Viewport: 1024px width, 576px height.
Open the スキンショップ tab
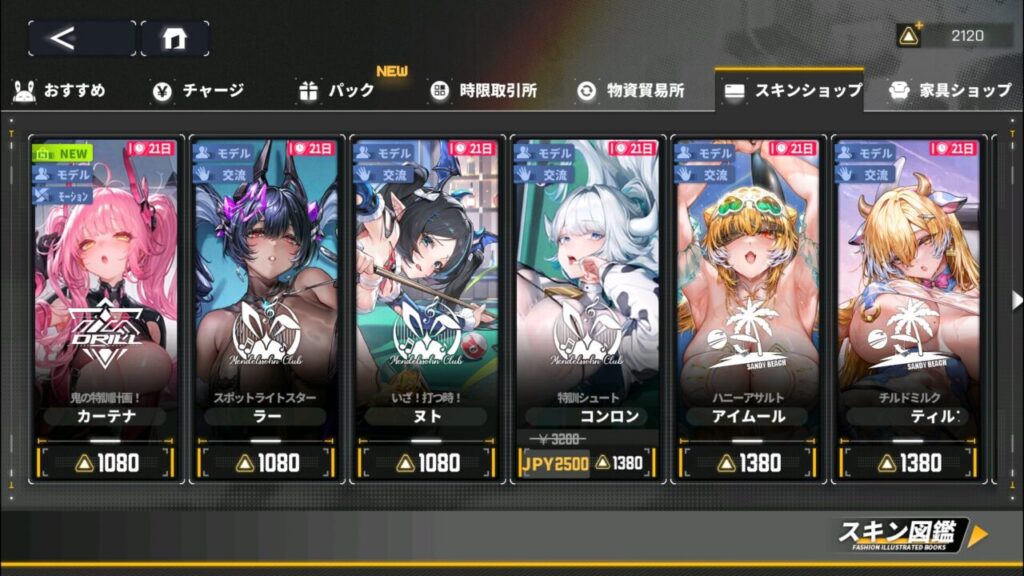click(x=792, y=91)
